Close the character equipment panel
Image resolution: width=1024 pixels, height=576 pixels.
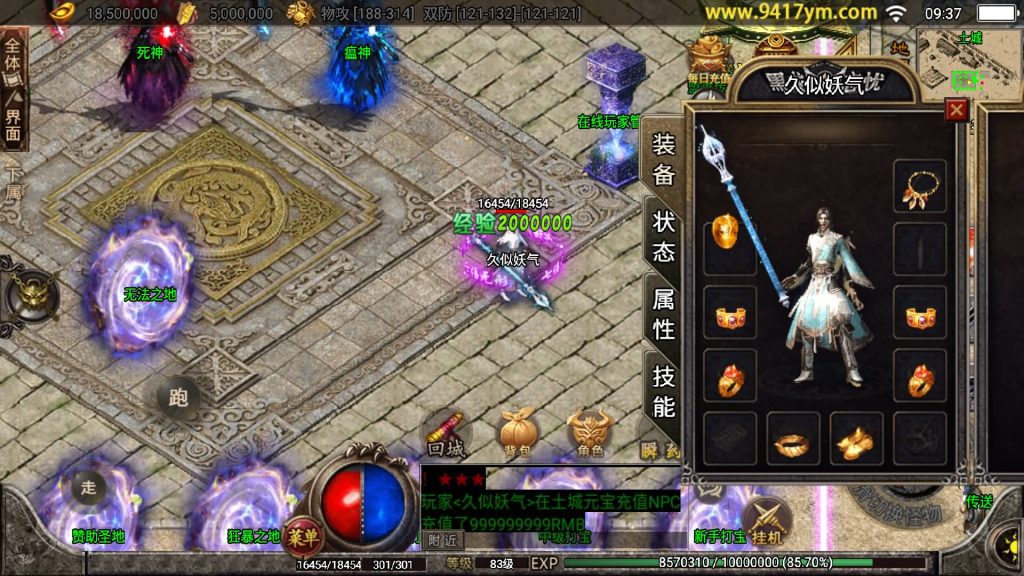coord(957,110)
